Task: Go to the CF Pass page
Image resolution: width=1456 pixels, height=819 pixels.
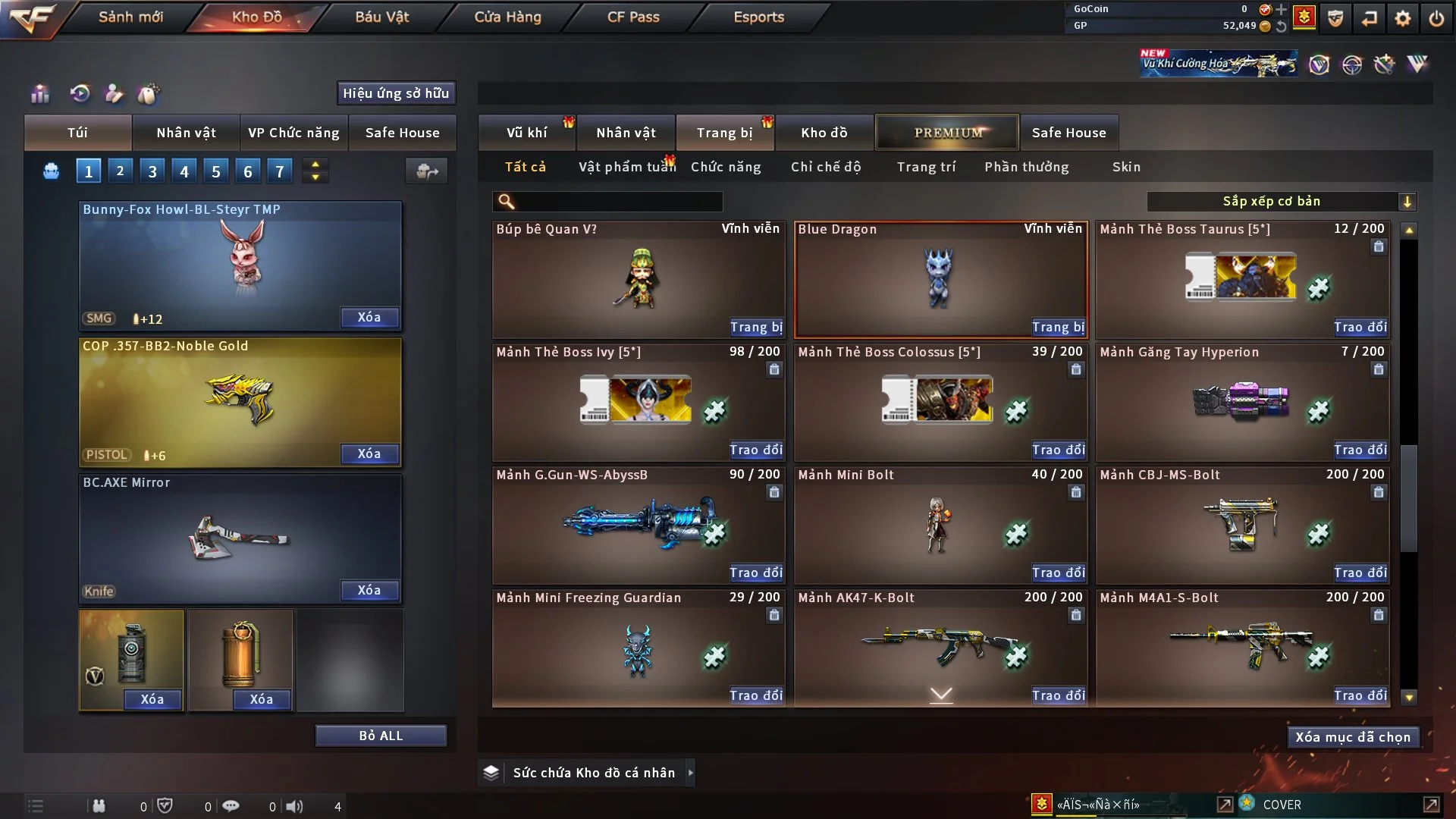Action: pos(633,17)
